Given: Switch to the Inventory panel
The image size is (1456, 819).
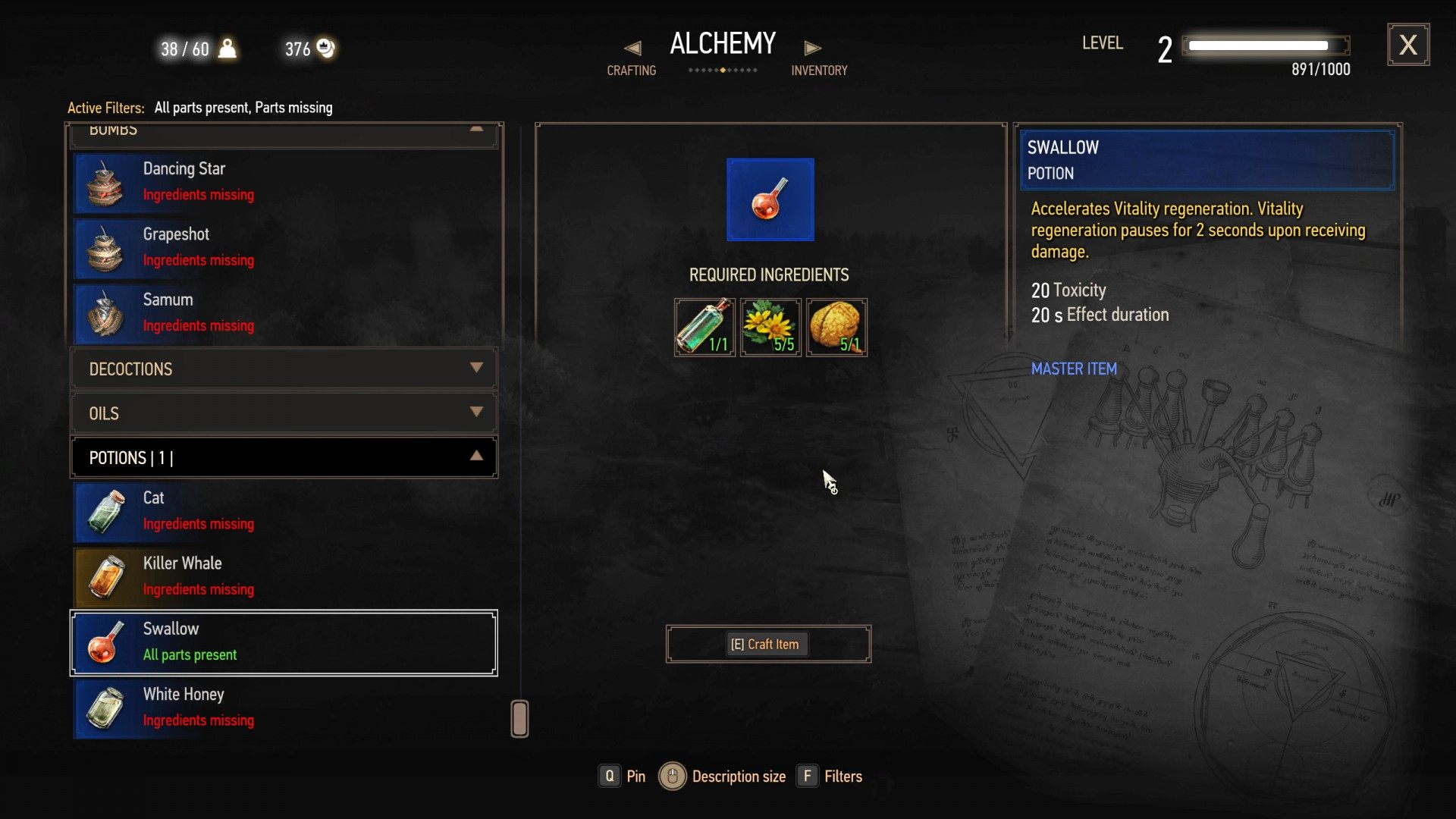Looking at the screenshot, I should [818, 59].
